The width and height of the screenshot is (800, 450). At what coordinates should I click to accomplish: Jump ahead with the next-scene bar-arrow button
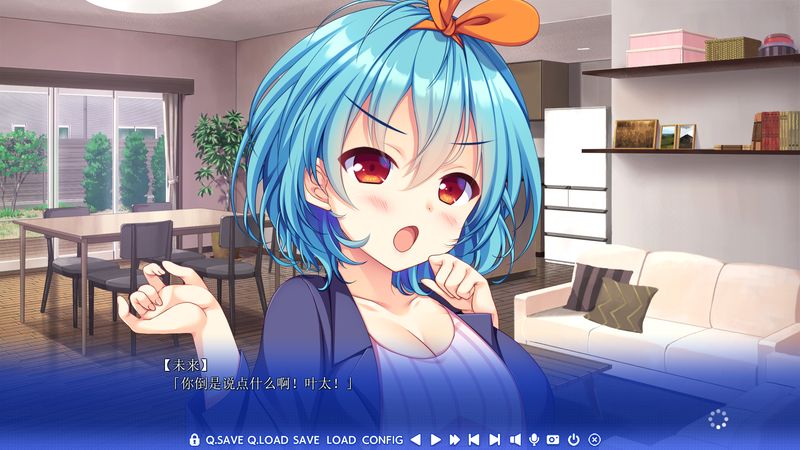coord(494,440)
